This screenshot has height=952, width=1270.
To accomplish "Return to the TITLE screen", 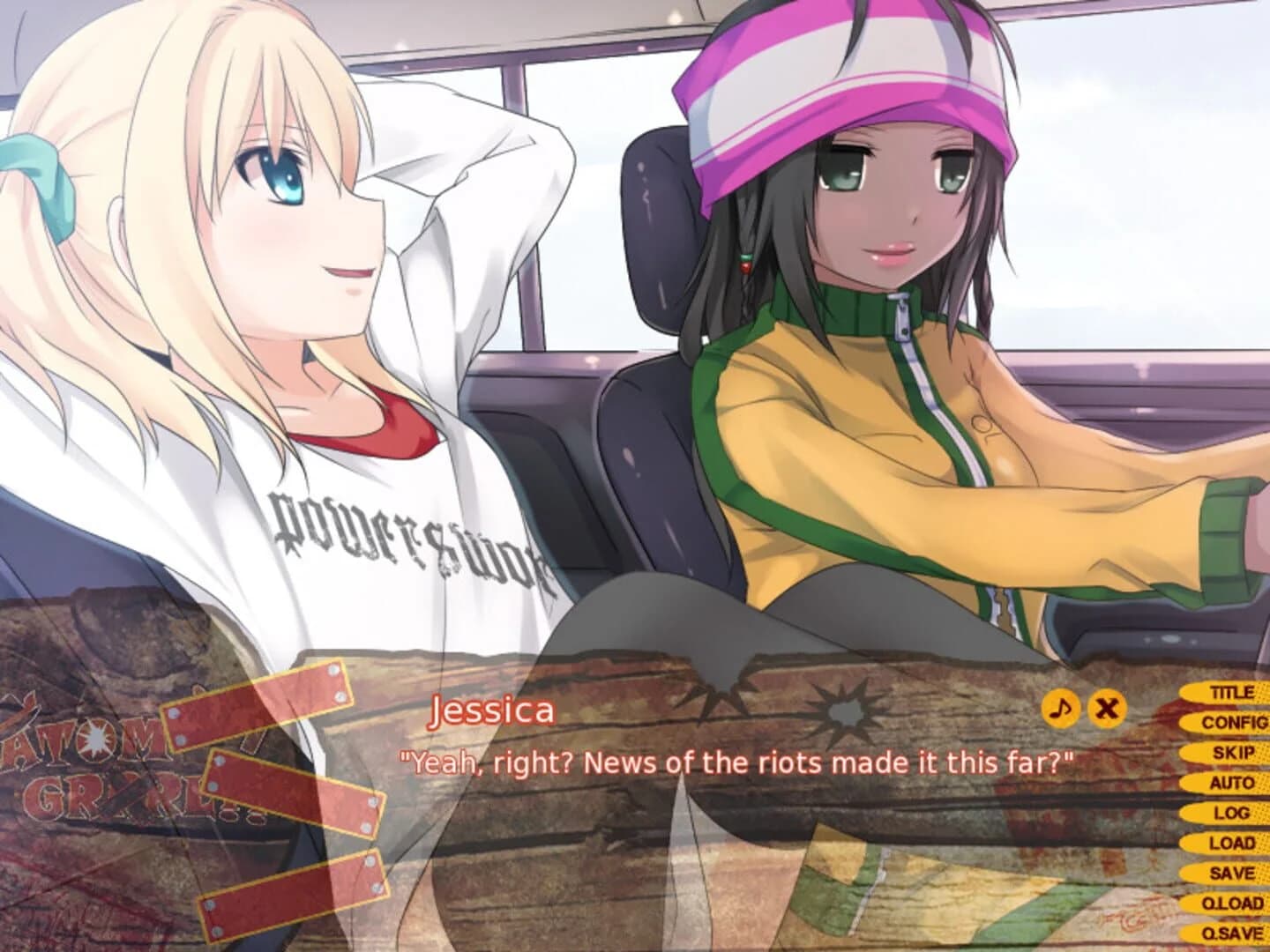I will 1235,691.
